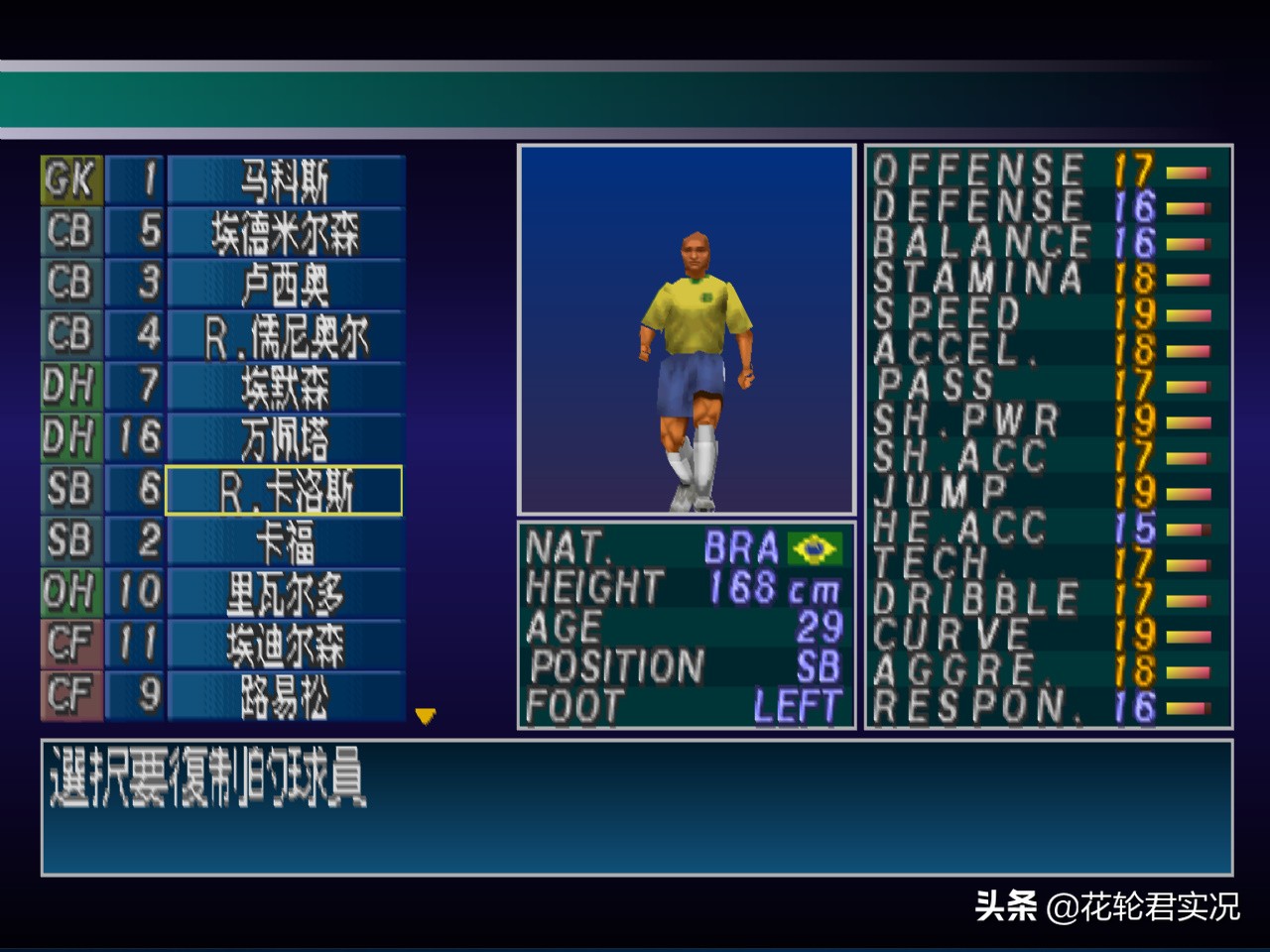The height and width of the screenshot is (952, 1270).
Task: Select the highlighted player R.卡洛斯
Action: click(x=286, y=490)
